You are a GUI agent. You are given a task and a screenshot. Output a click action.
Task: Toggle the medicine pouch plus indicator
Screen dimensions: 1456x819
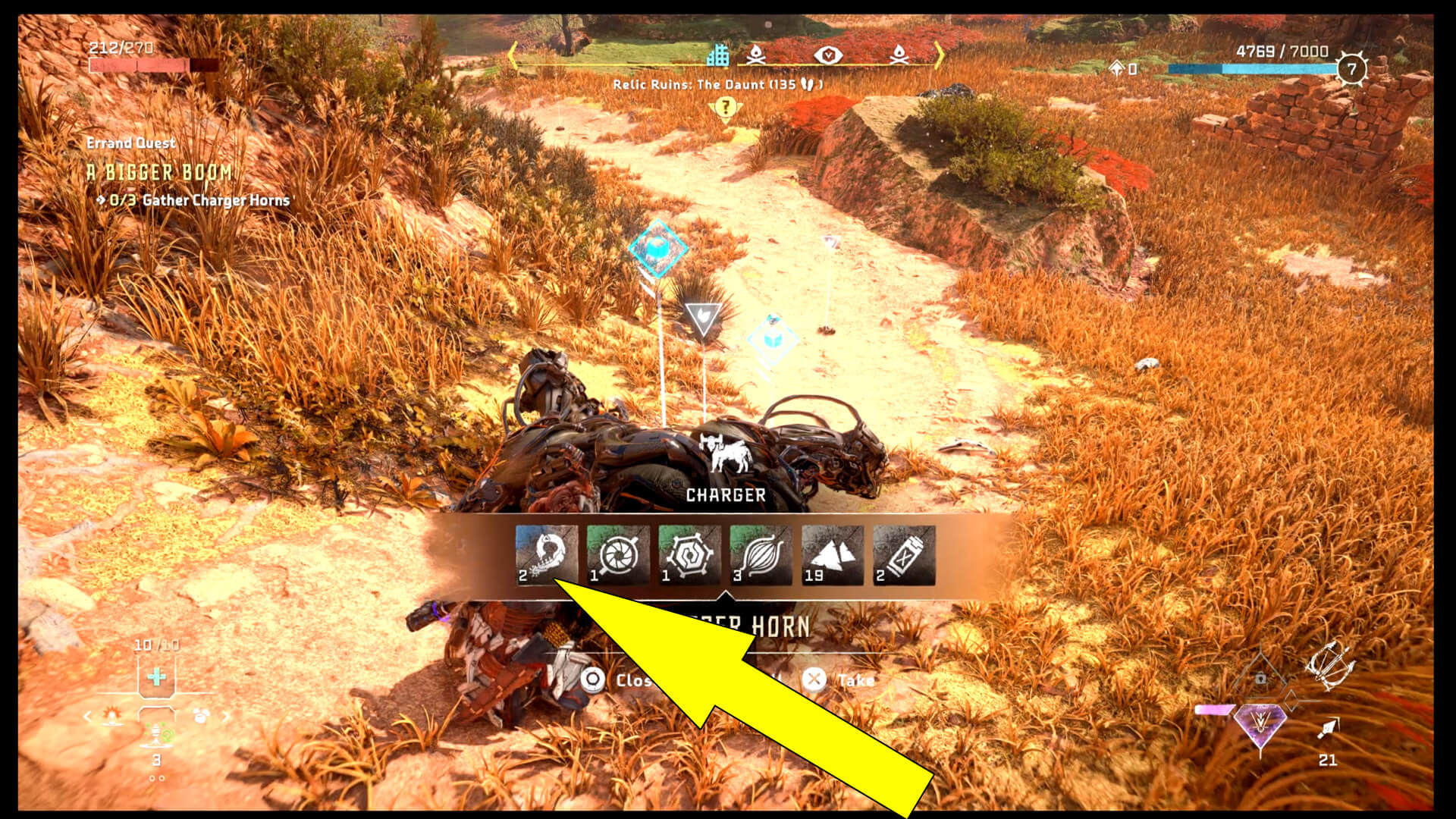pos(158,676)
